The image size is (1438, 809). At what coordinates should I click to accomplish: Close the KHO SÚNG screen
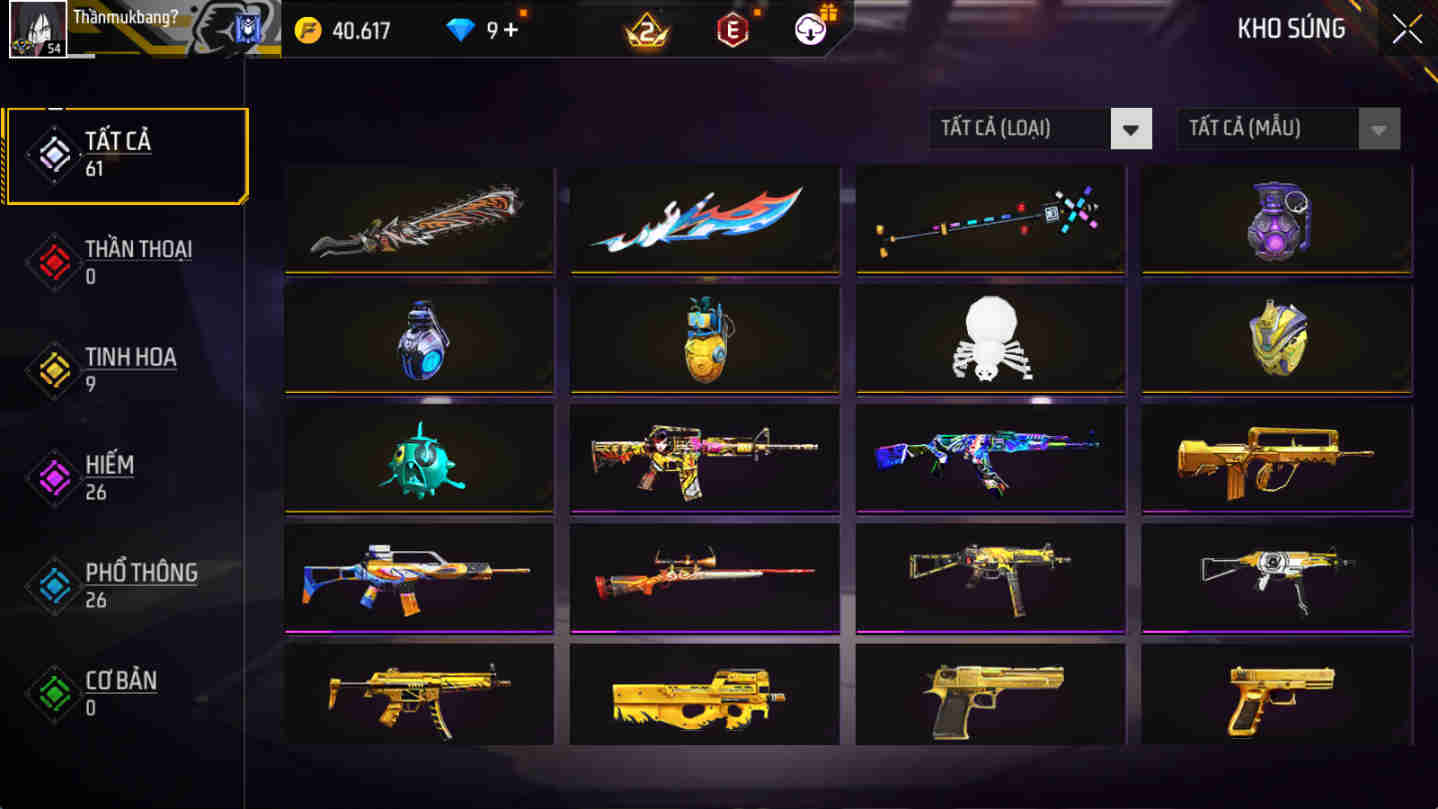click(x=1405, y=29)
